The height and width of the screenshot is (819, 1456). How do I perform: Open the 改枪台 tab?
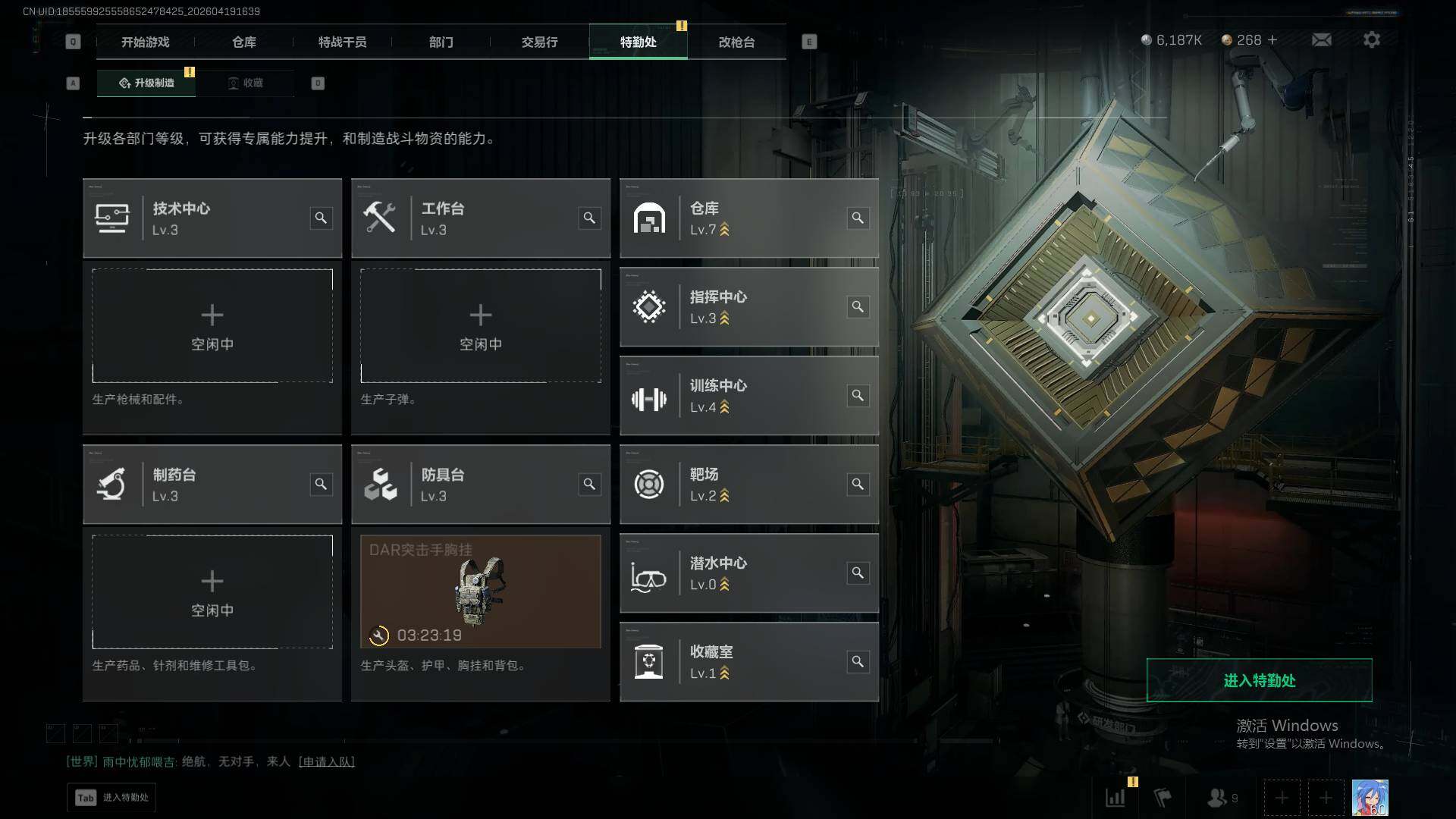point(736,42)
